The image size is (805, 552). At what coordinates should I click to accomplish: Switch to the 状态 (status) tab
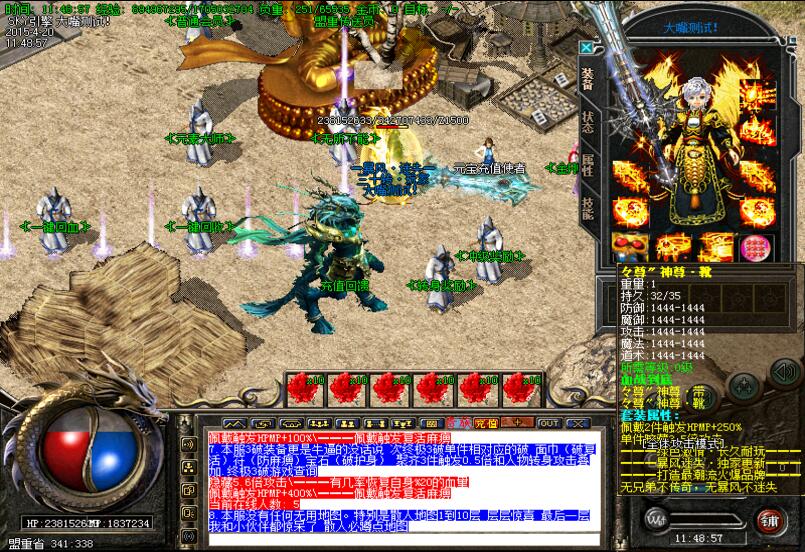click(588, 122)
